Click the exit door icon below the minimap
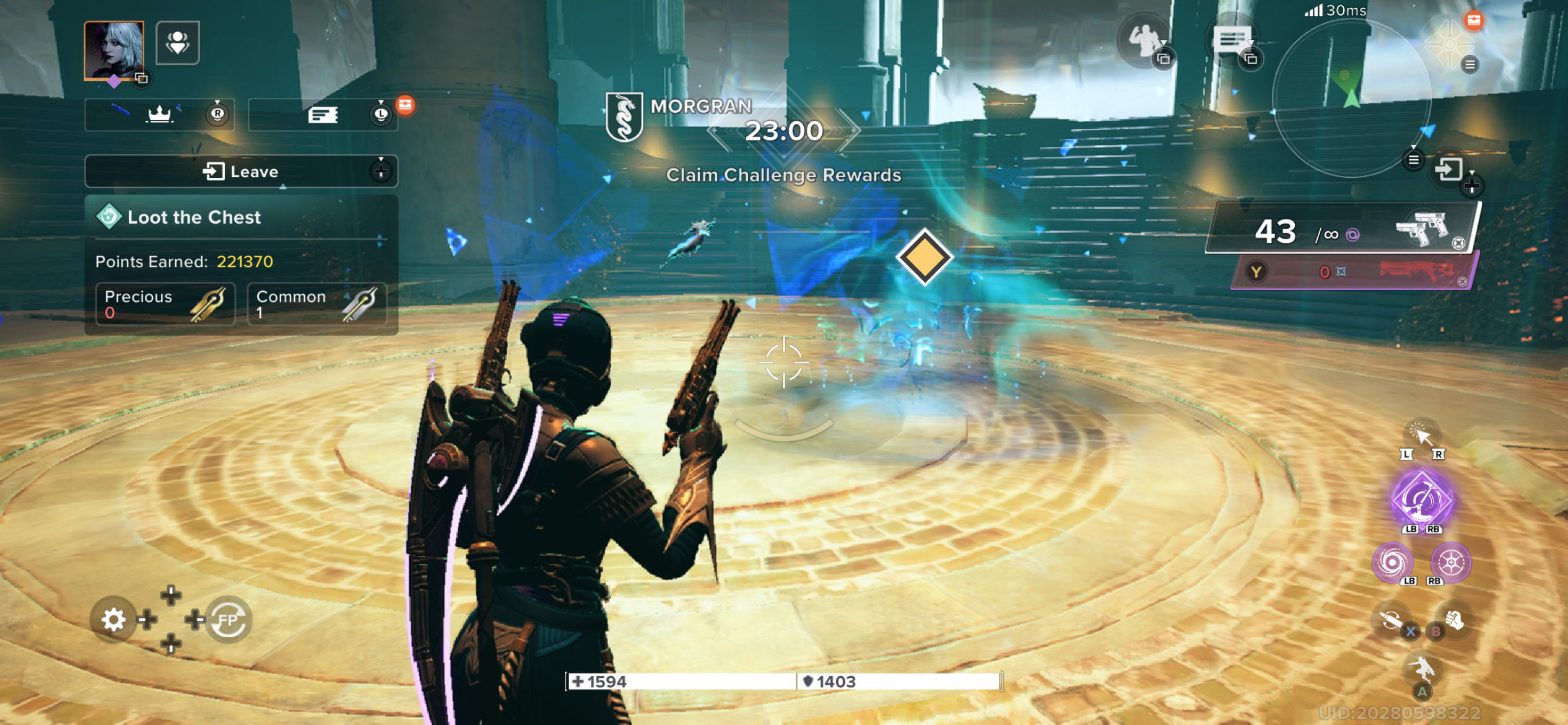This screenshot has width=1568, height=725. tap(1449, 169)
